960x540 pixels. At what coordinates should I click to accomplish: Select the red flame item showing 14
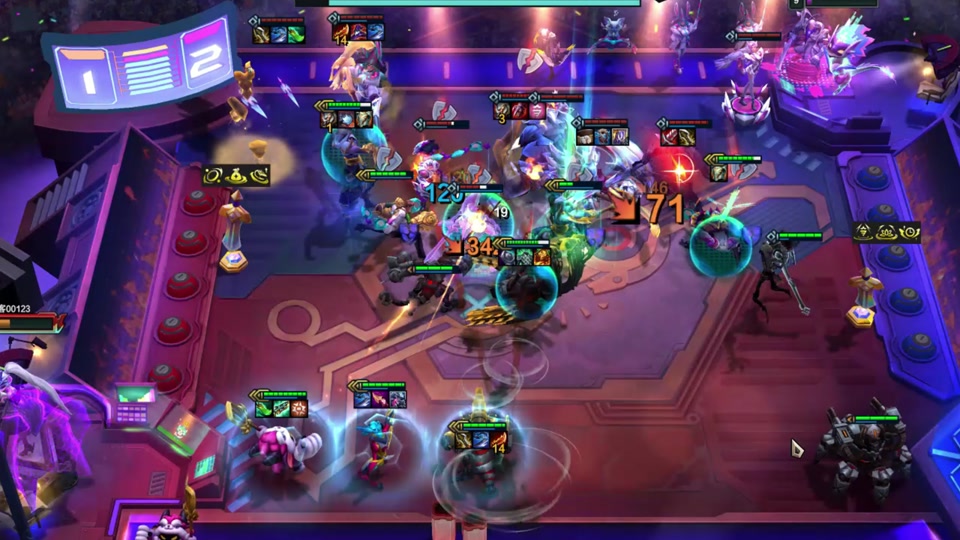coord(498,440)
